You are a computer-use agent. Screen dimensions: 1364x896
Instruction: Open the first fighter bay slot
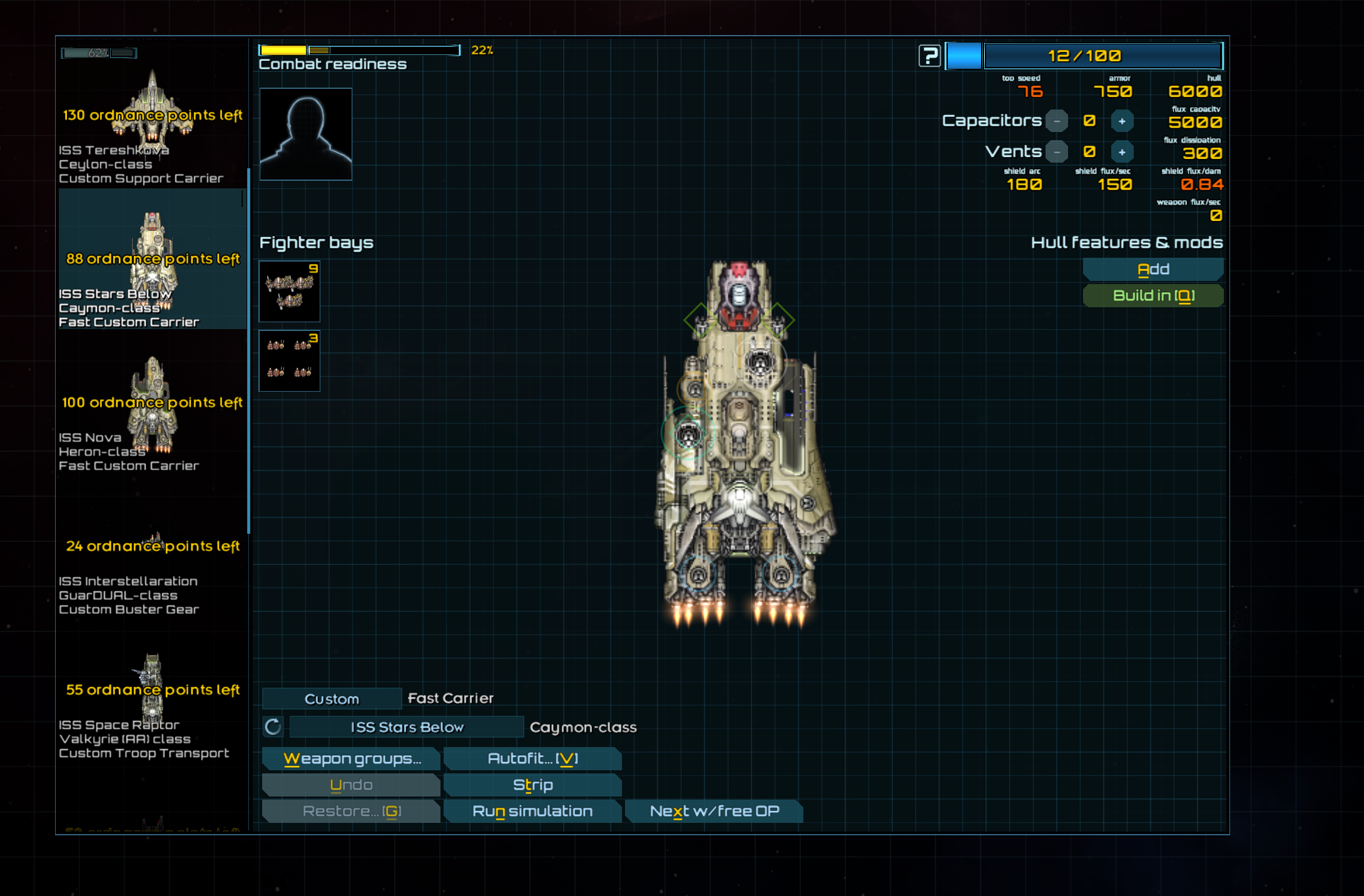290,292
